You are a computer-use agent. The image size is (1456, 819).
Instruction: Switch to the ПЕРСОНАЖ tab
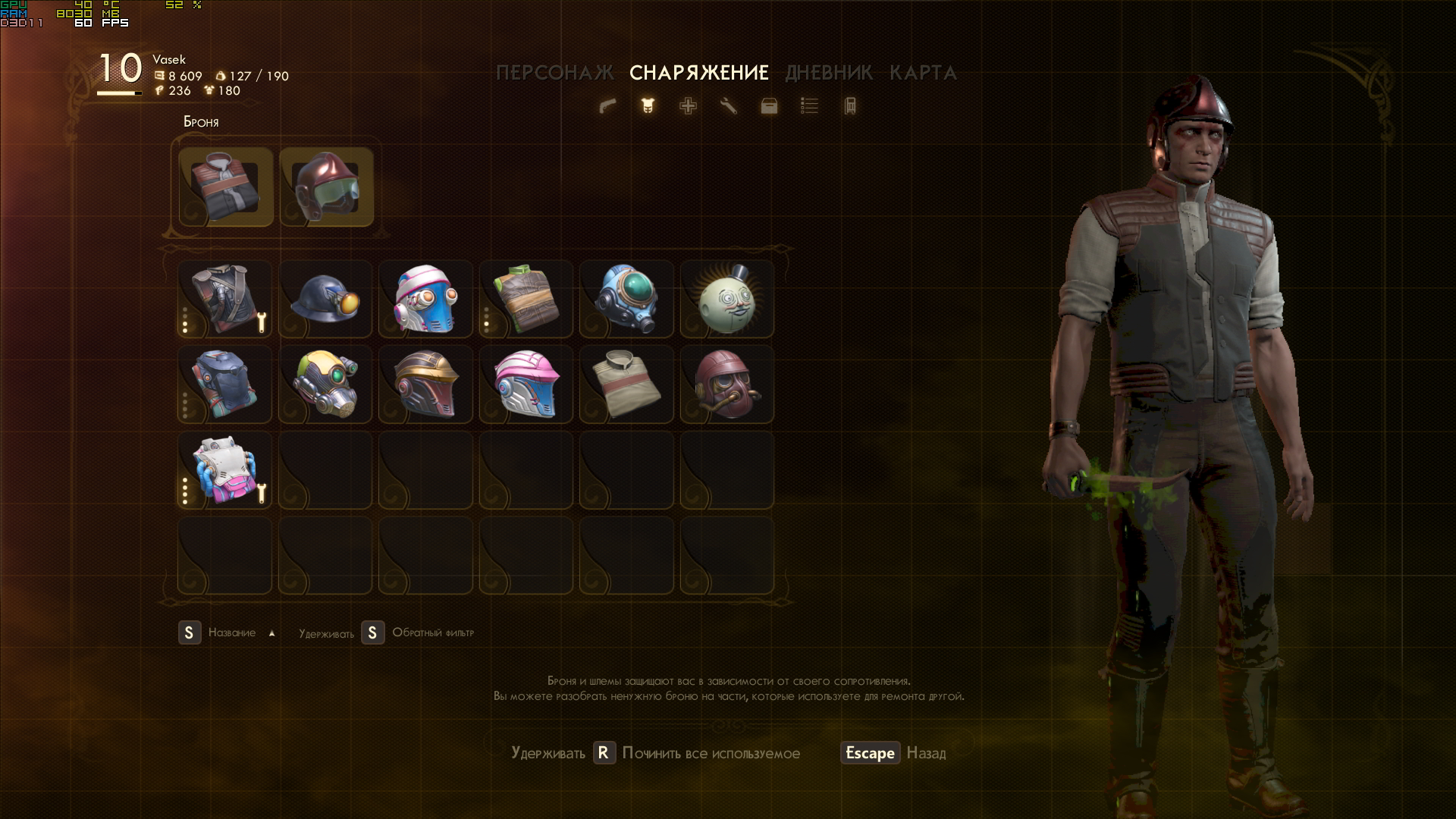554,73
